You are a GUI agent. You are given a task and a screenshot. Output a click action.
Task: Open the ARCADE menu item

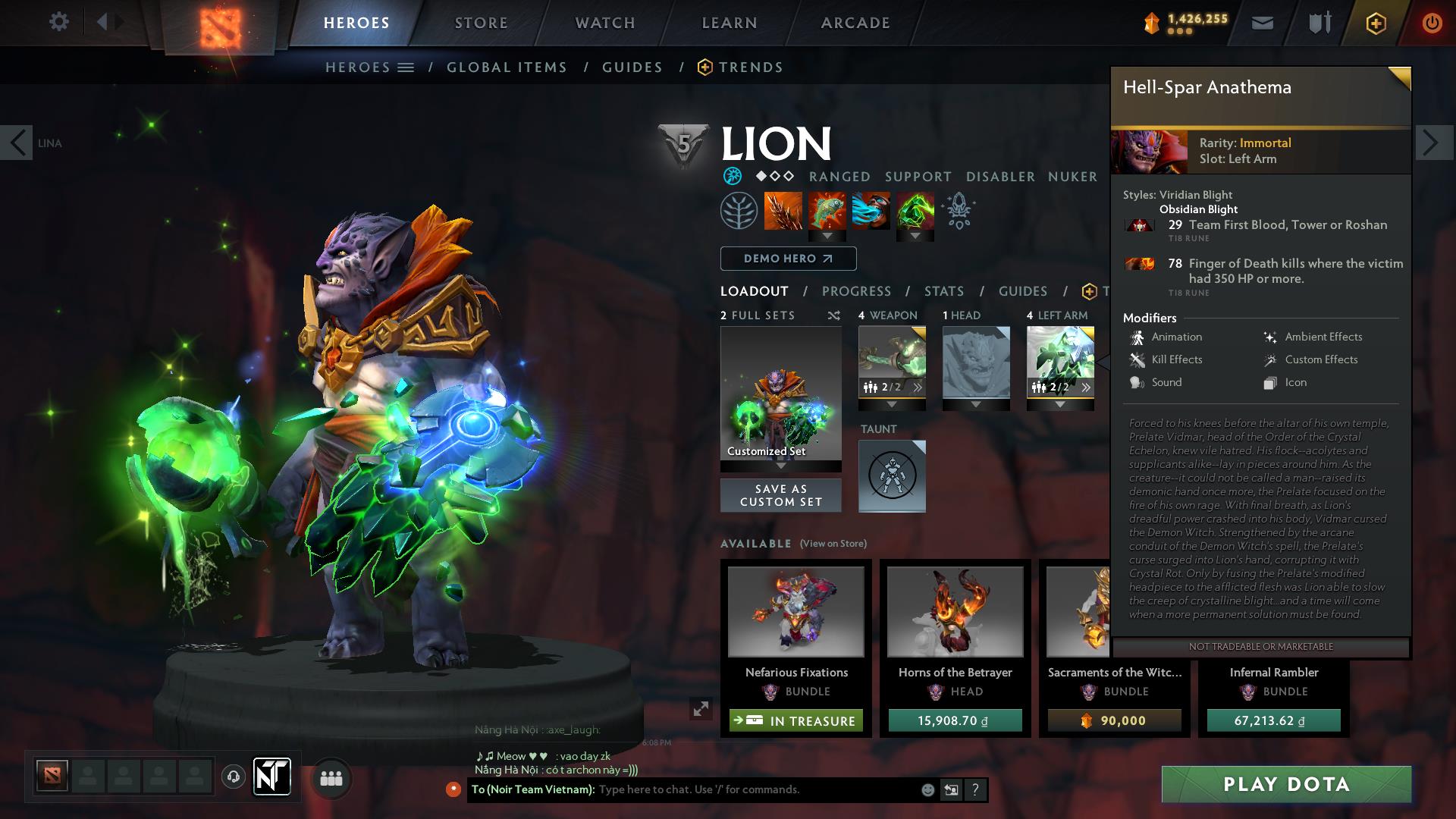coord(855,22)
